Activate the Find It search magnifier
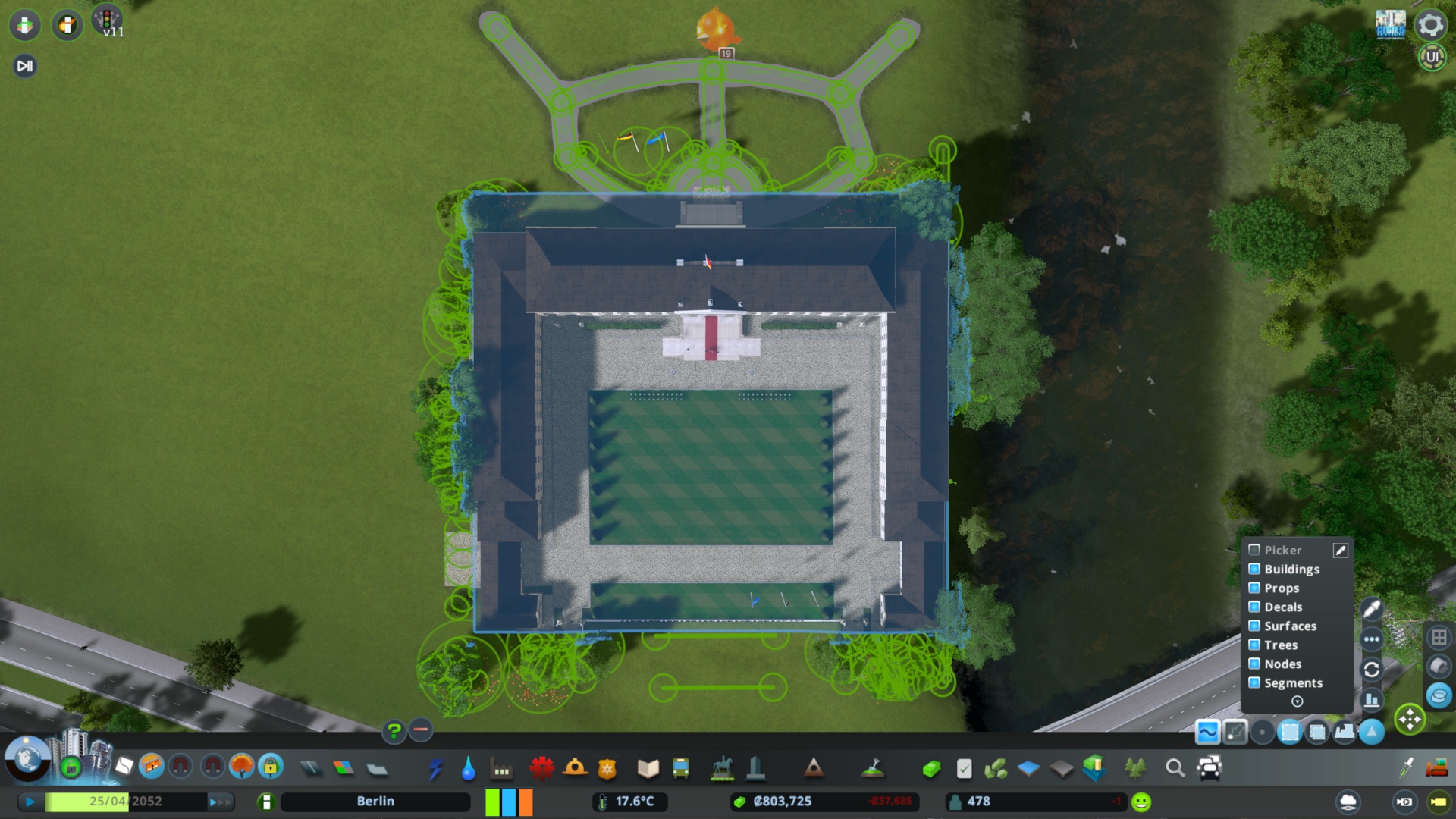 click(x=1175, y=768)
